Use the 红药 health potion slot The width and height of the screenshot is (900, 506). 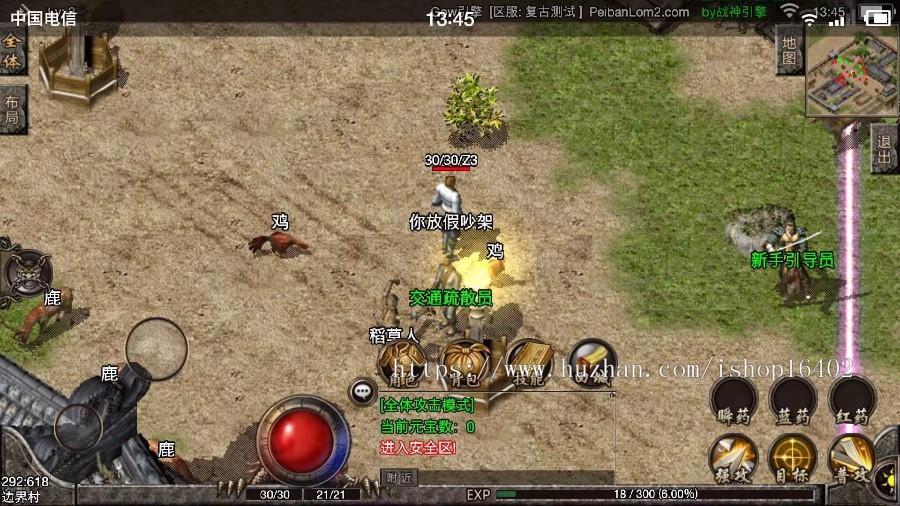[851, 401]
